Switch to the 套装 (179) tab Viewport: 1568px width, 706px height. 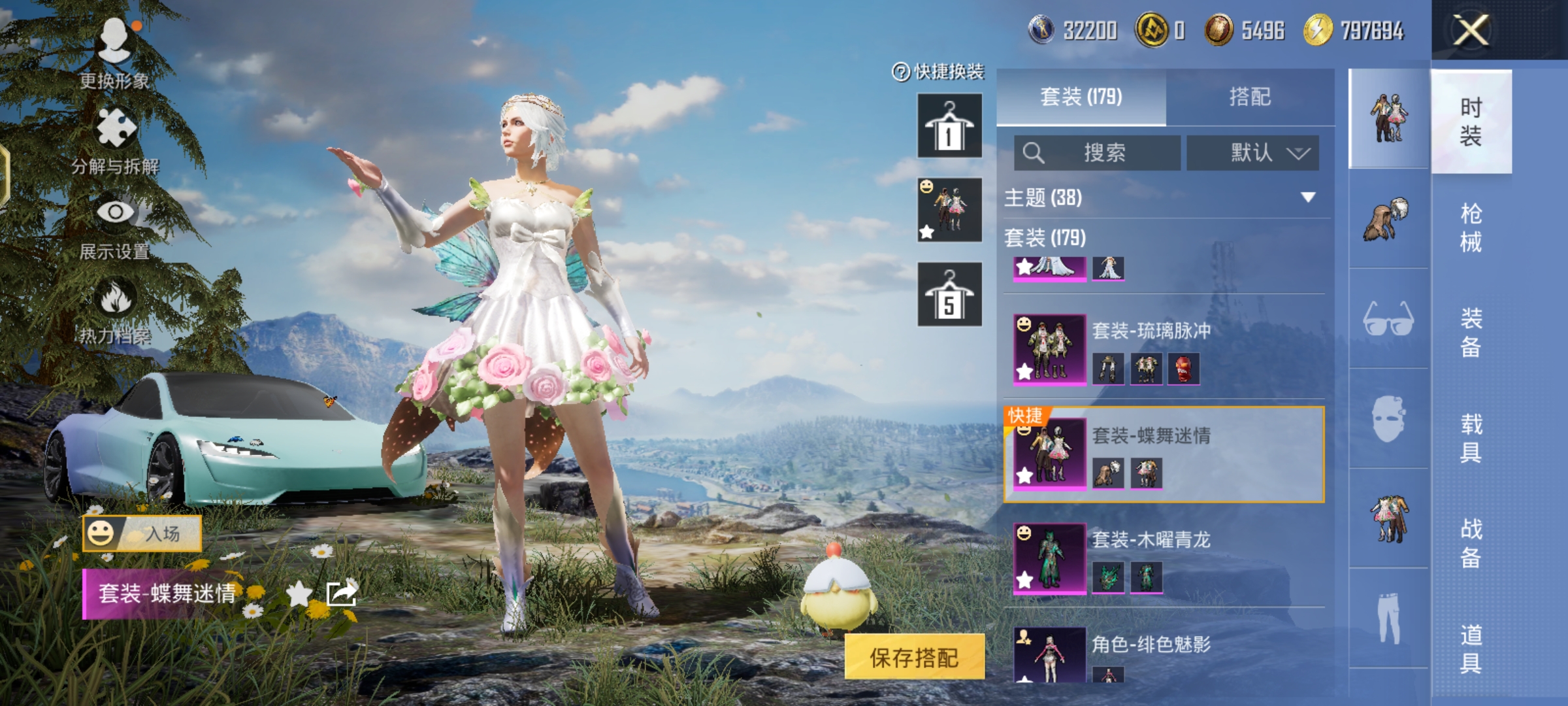pyautogui.click(x=1081, y=97)
